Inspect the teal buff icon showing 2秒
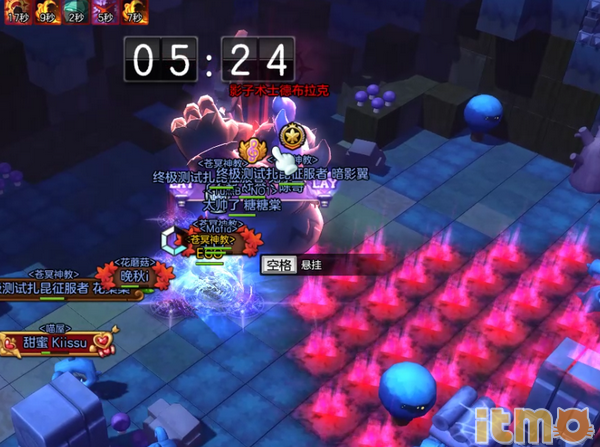The width and height of the screenshot is (600, 447). (x=76, y=11)
